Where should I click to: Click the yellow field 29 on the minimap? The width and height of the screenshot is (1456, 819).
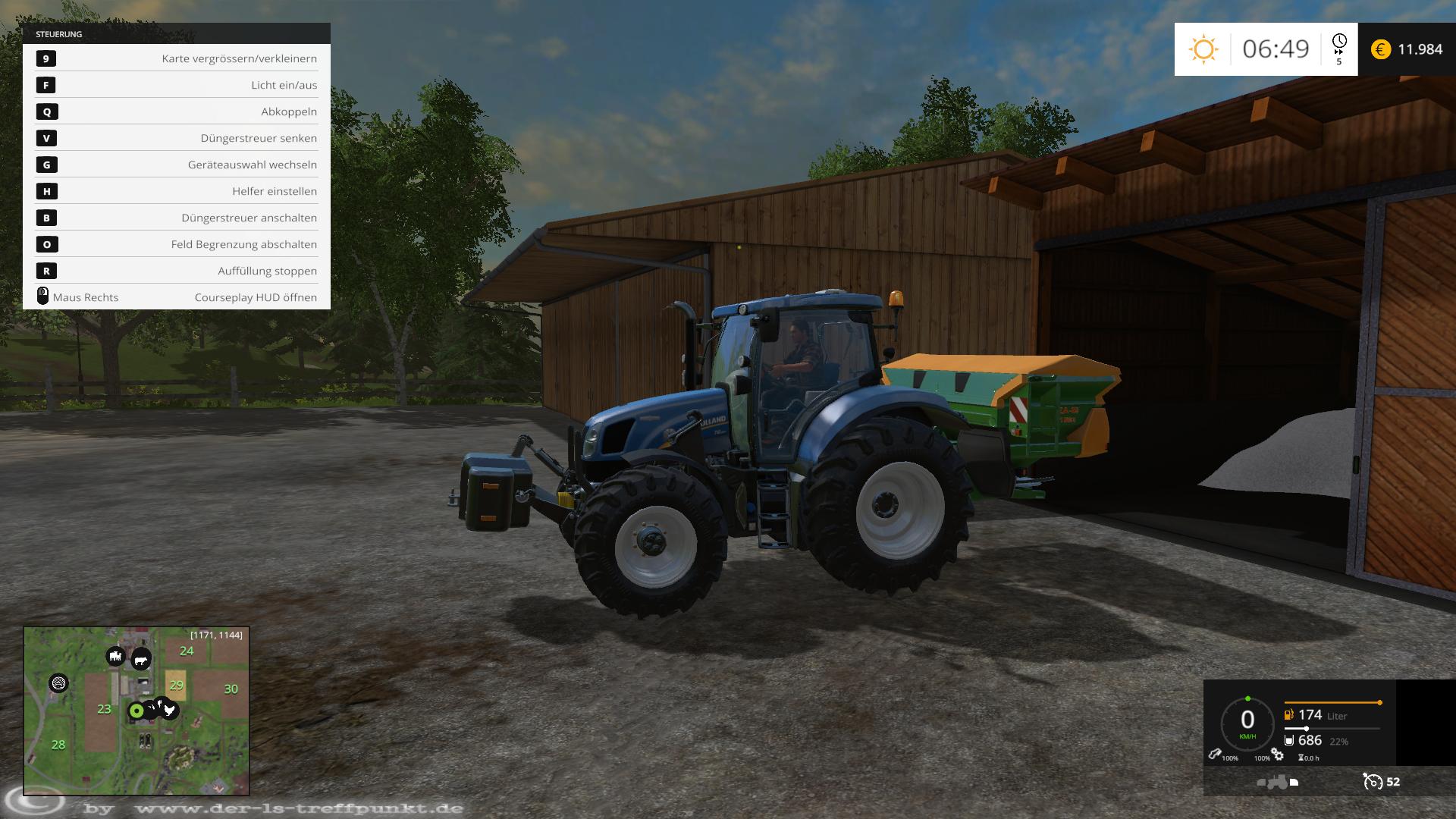point(176,686)
